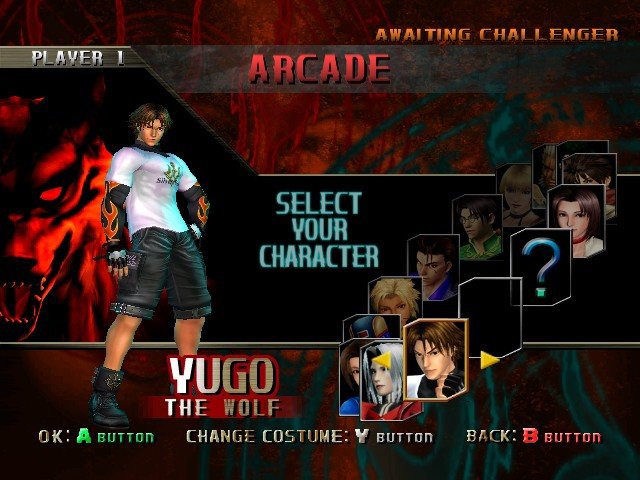Choose the brunette woman in white top
The width and height of the screenshot is (640, 480).
[577, 218]
